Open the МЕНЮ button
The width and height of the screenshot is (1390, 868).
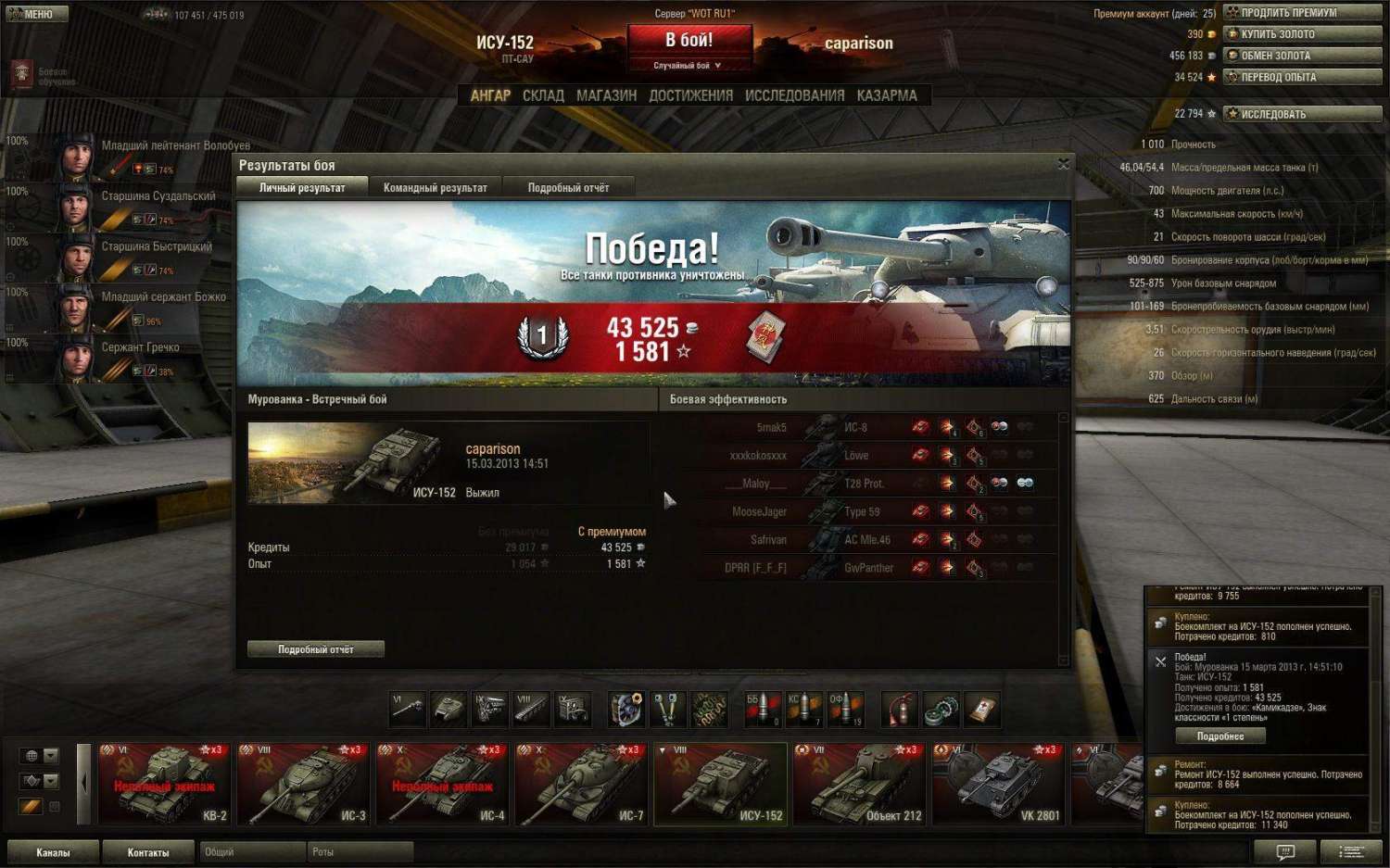pyautogui.click(x=35, y=14)
